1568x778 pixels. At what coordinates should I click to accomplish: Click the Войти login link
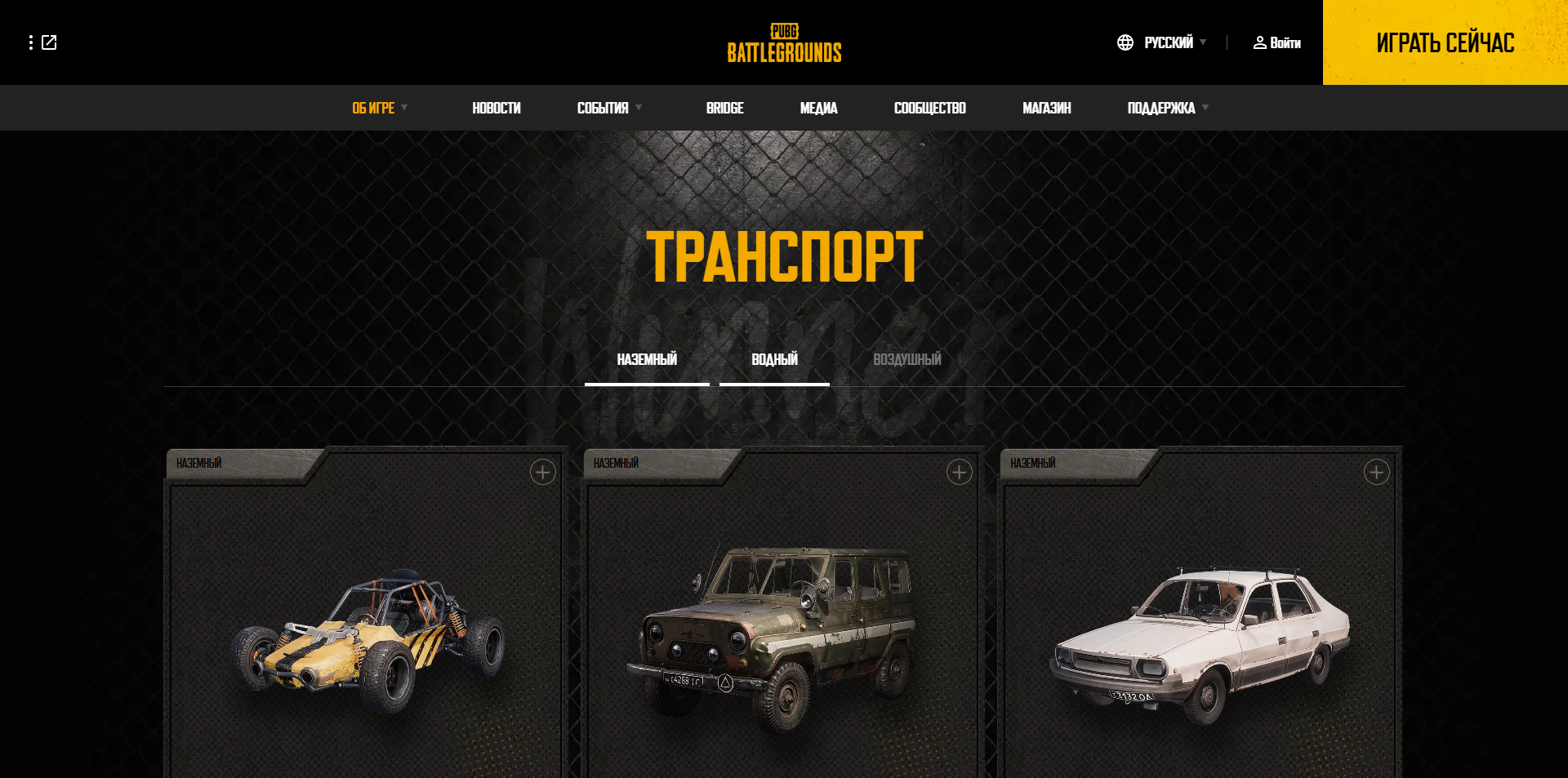[1285, 42]
